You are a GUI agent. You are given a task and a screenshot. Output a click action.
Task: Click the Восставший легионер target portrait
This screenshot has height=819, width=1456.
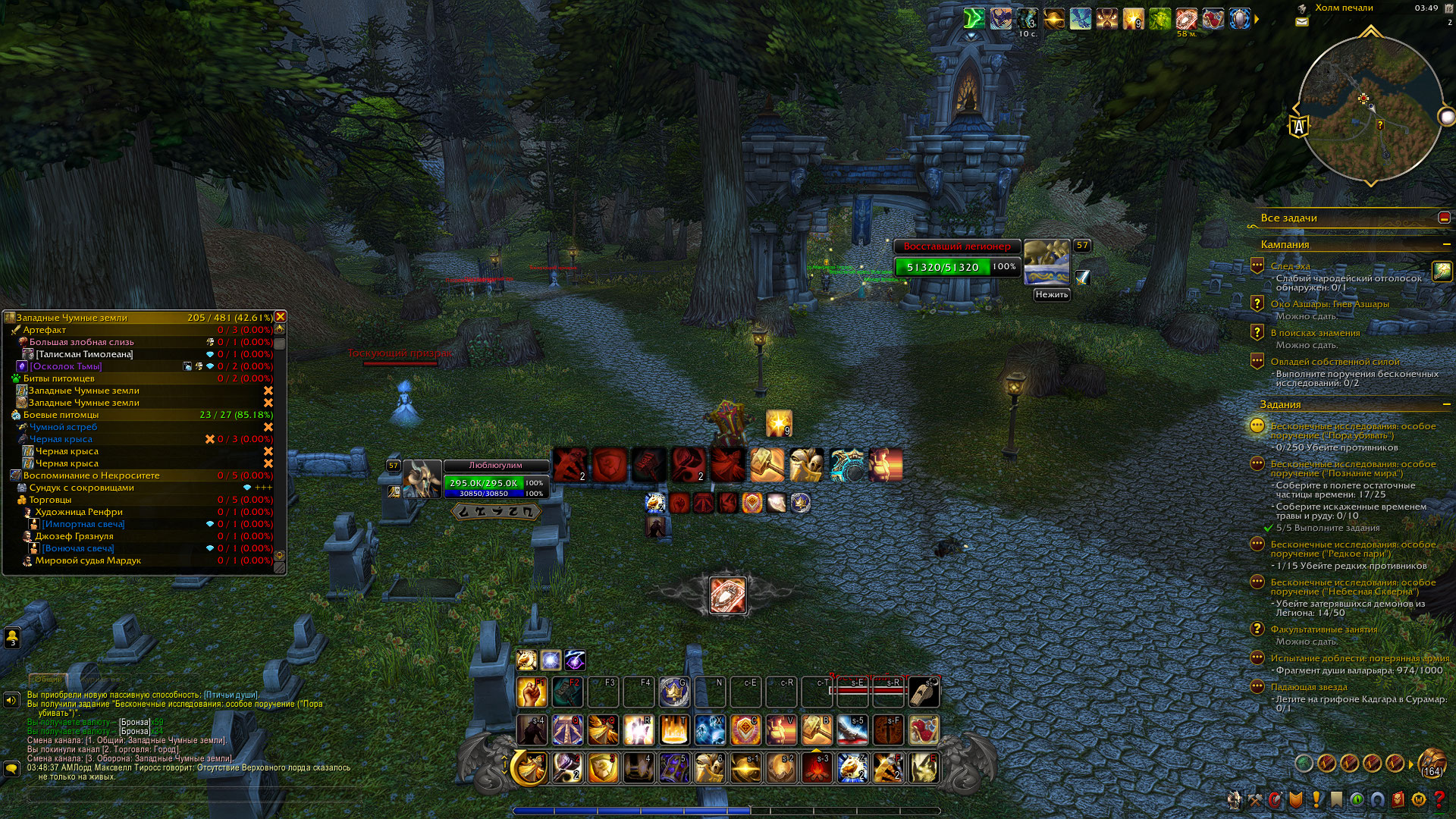tap(1046, 262)
